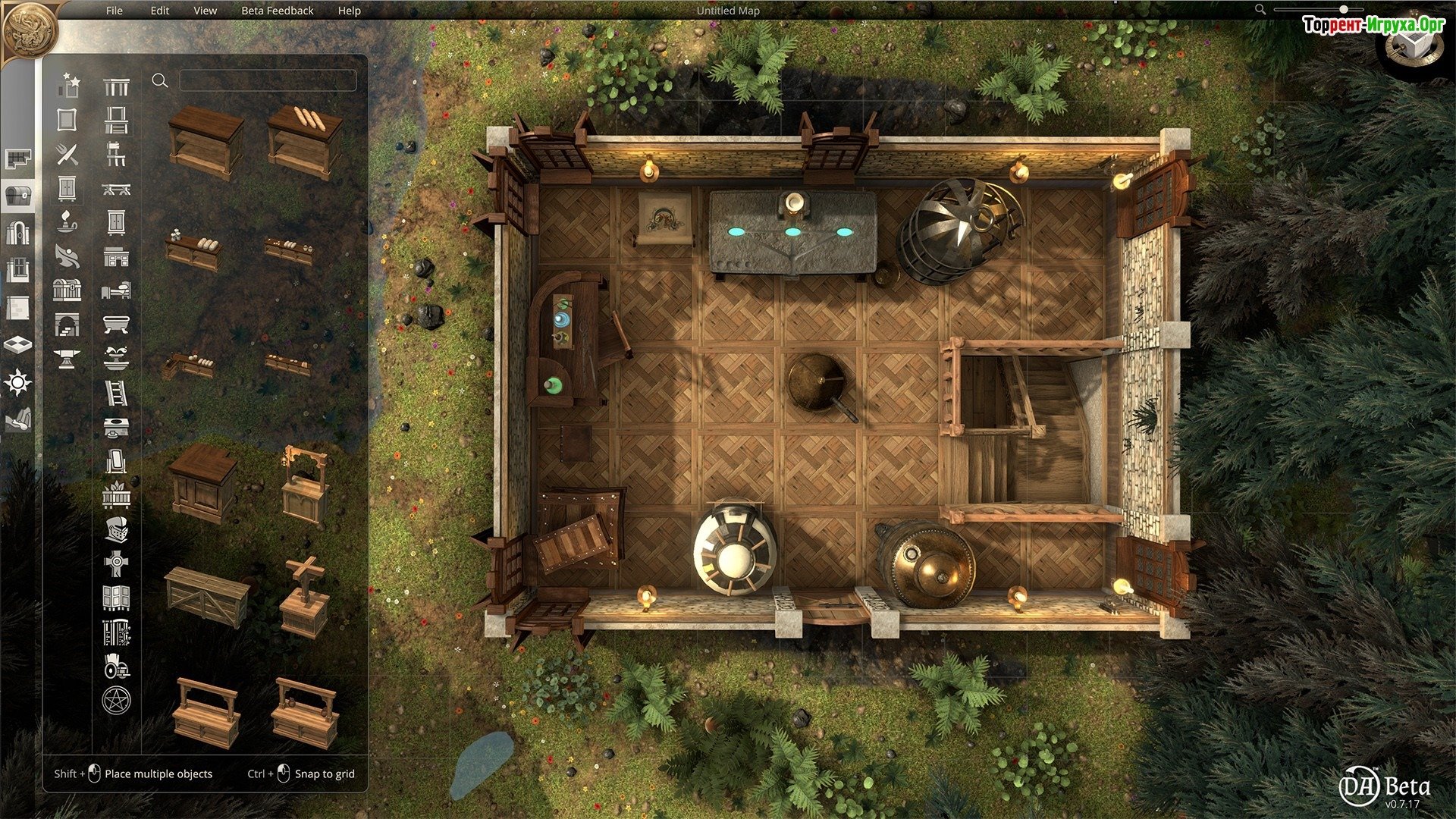Pick the wide crate counter with cross-braced front
Viewport: 1456px width, 819px height.
pos(206,595)
